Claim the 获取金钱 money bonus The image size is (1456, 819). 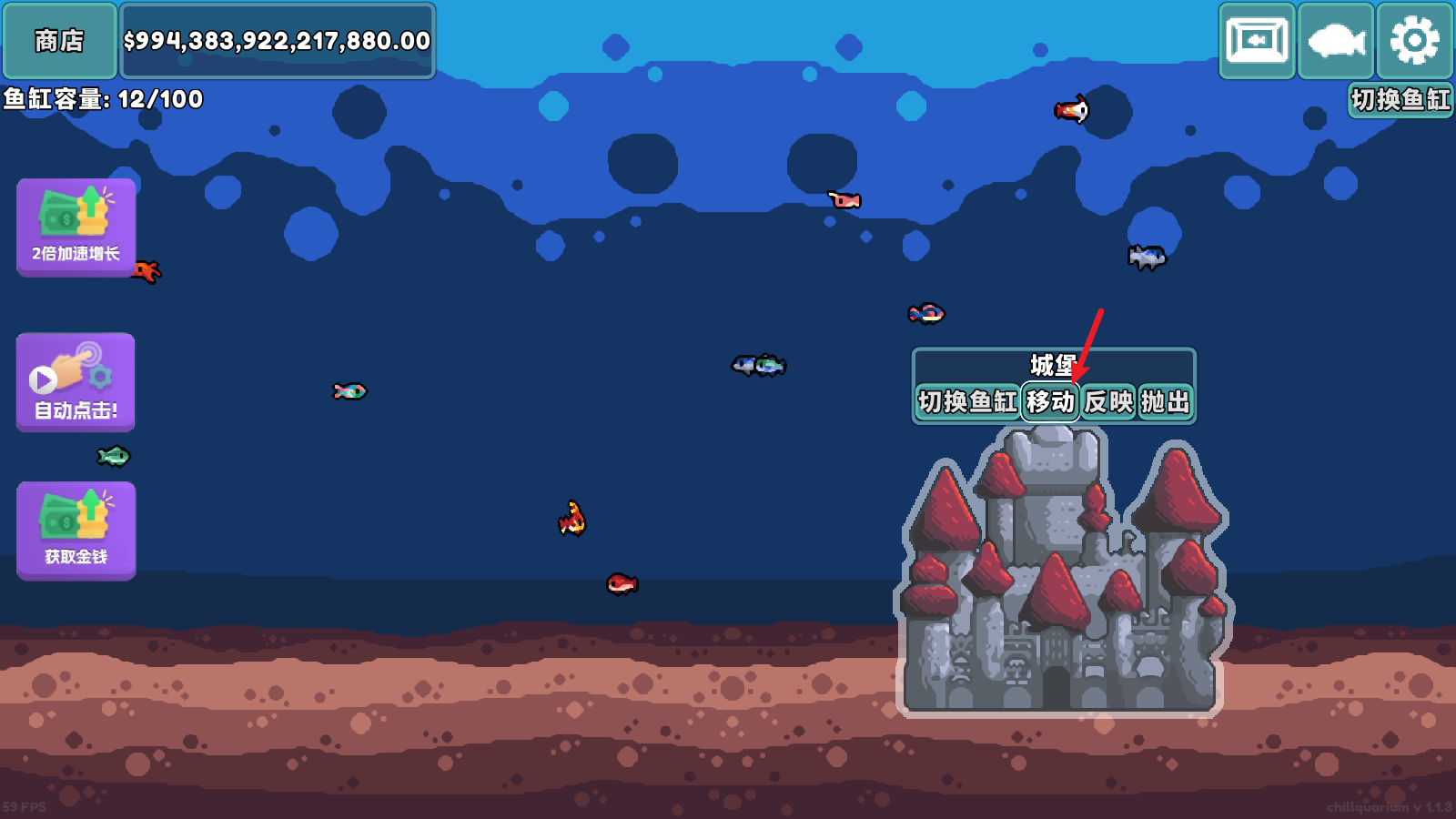(x=76, y=531)
